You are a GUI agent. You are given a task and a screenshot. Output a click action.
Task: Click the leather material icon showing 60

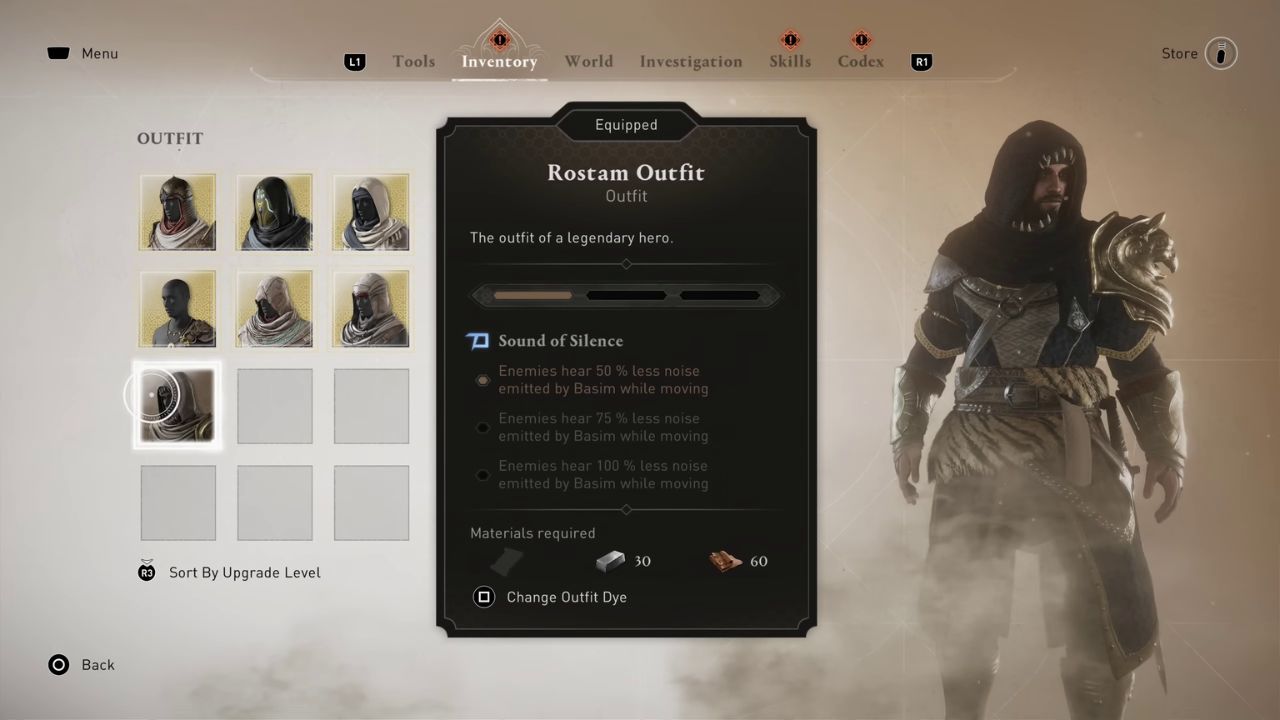[726, 561]
